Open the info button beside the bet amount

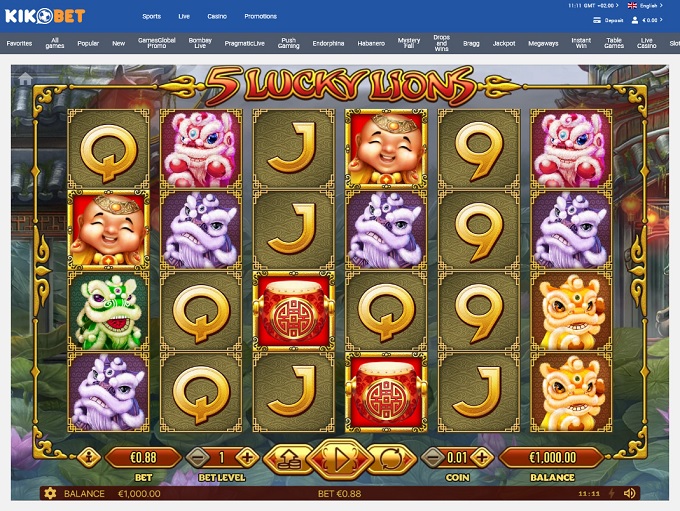(86, 458)
